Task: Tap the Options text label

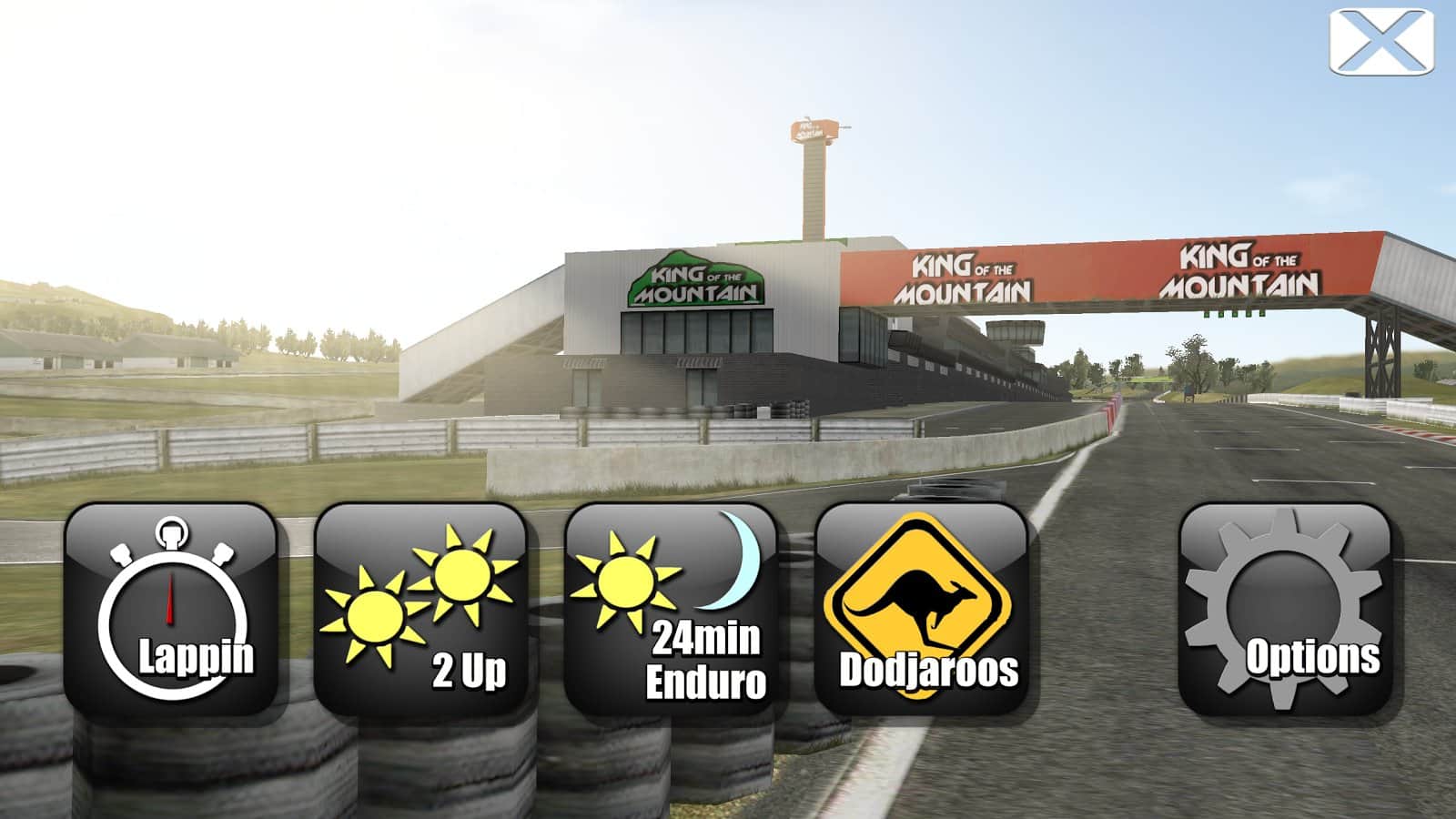Action: (x=1314, y=654)
